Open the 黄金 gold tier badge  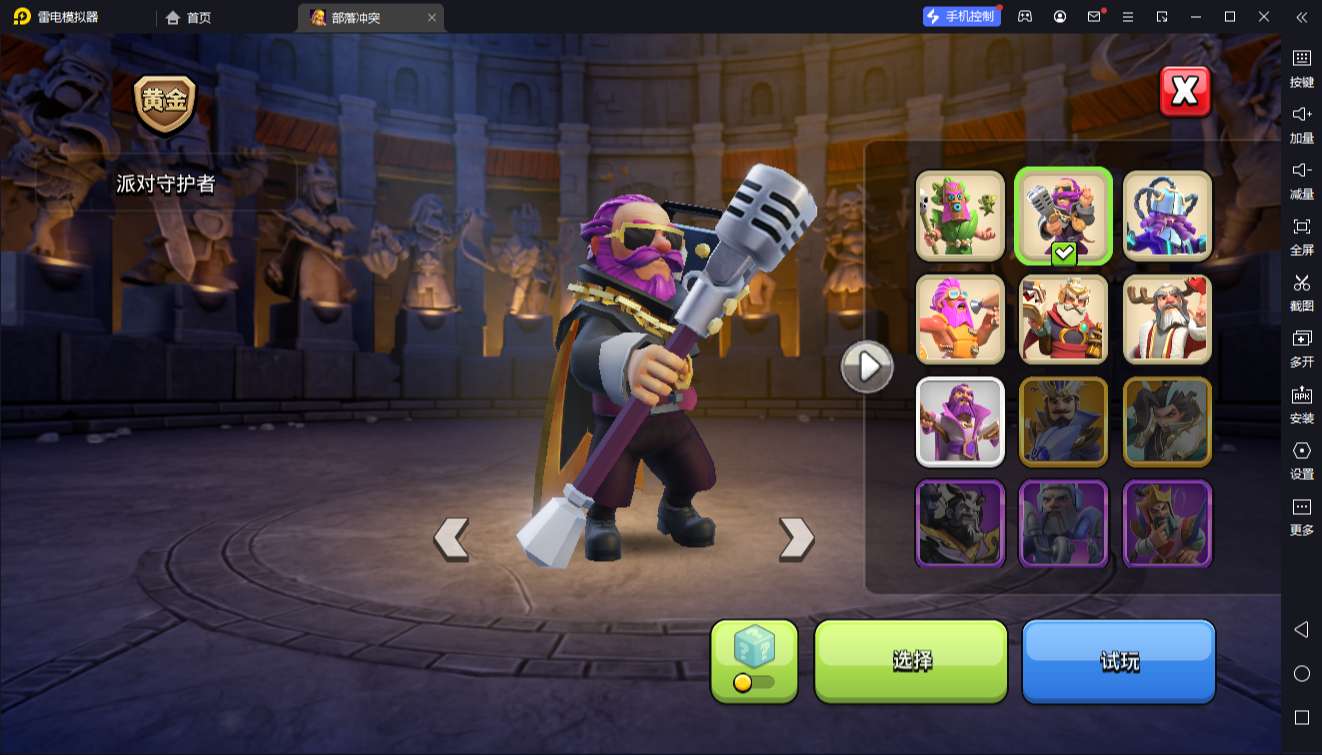[165, 103]
